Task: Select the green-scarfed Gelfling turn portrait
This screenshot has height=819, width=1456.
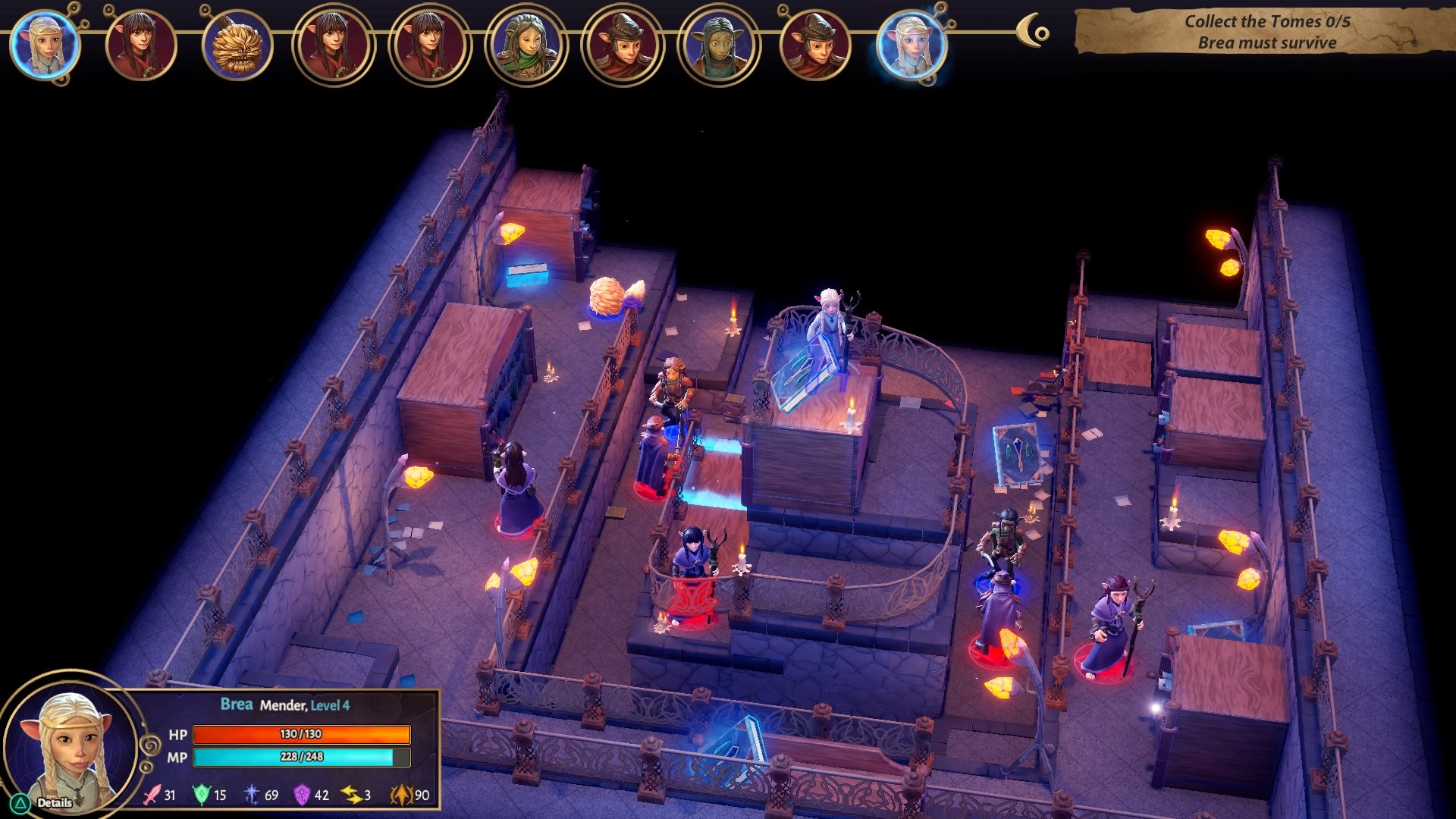Action: pyautogui.click(x=526, y=44)
